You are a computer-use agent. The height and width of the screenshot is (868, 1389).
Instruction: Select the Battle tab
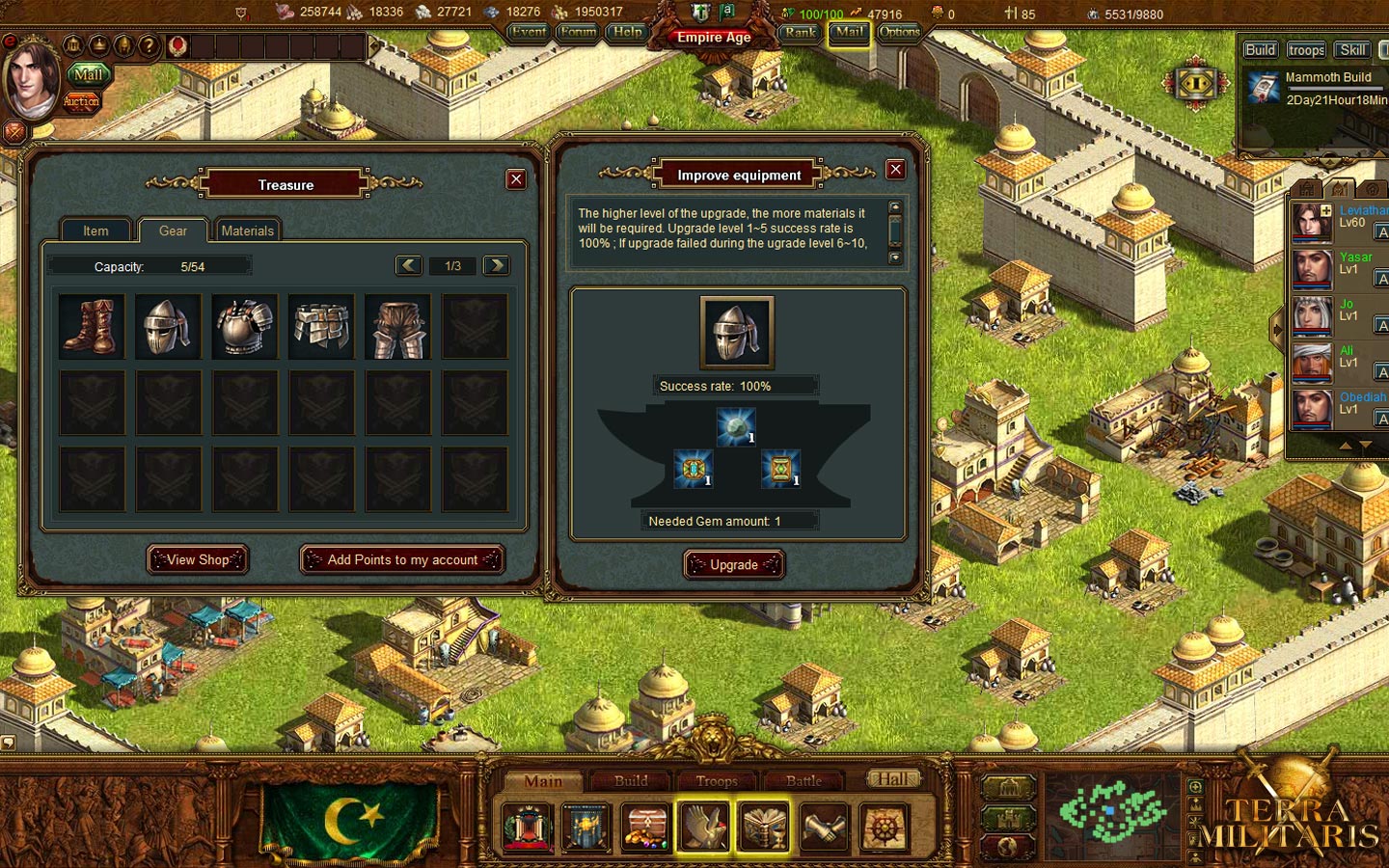point(803,781)
